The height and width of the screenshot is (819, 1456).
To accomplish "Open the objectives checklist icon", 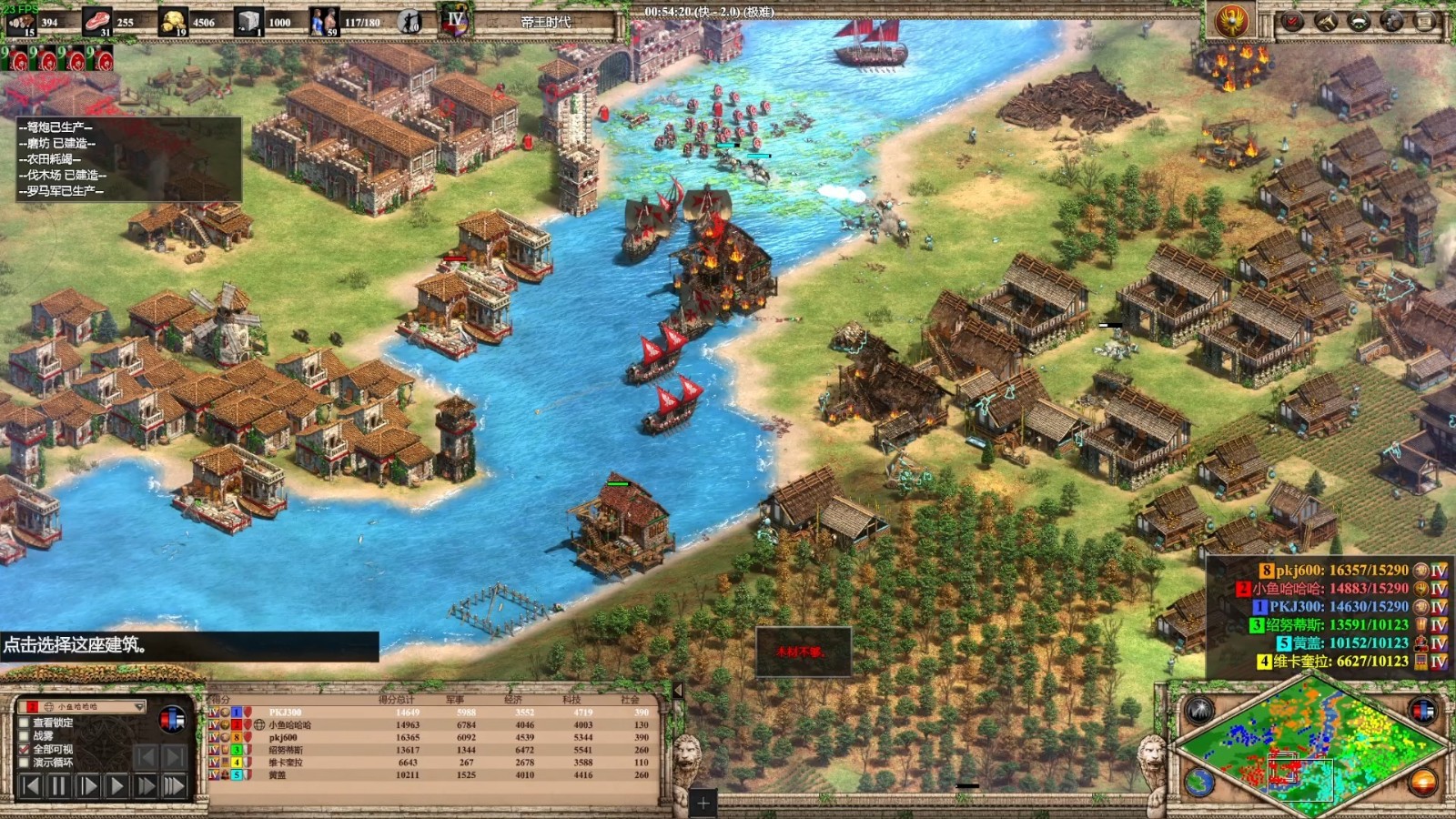I will pos(1292,22).
